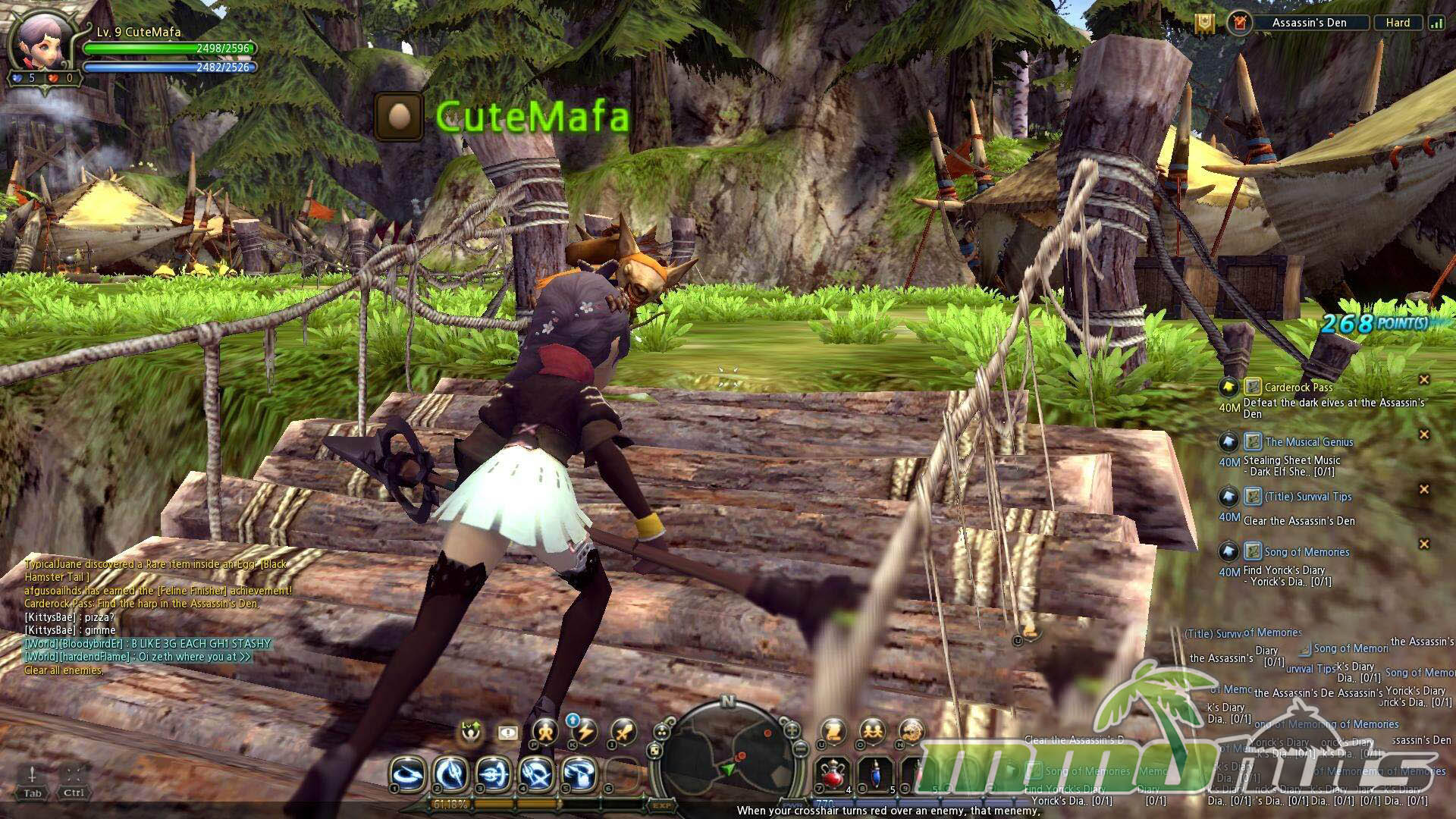This screenshot has width=1456, height=819.
Task: Open the sword inventory icon
Action: pyautogui.click(x=623, y=733)
